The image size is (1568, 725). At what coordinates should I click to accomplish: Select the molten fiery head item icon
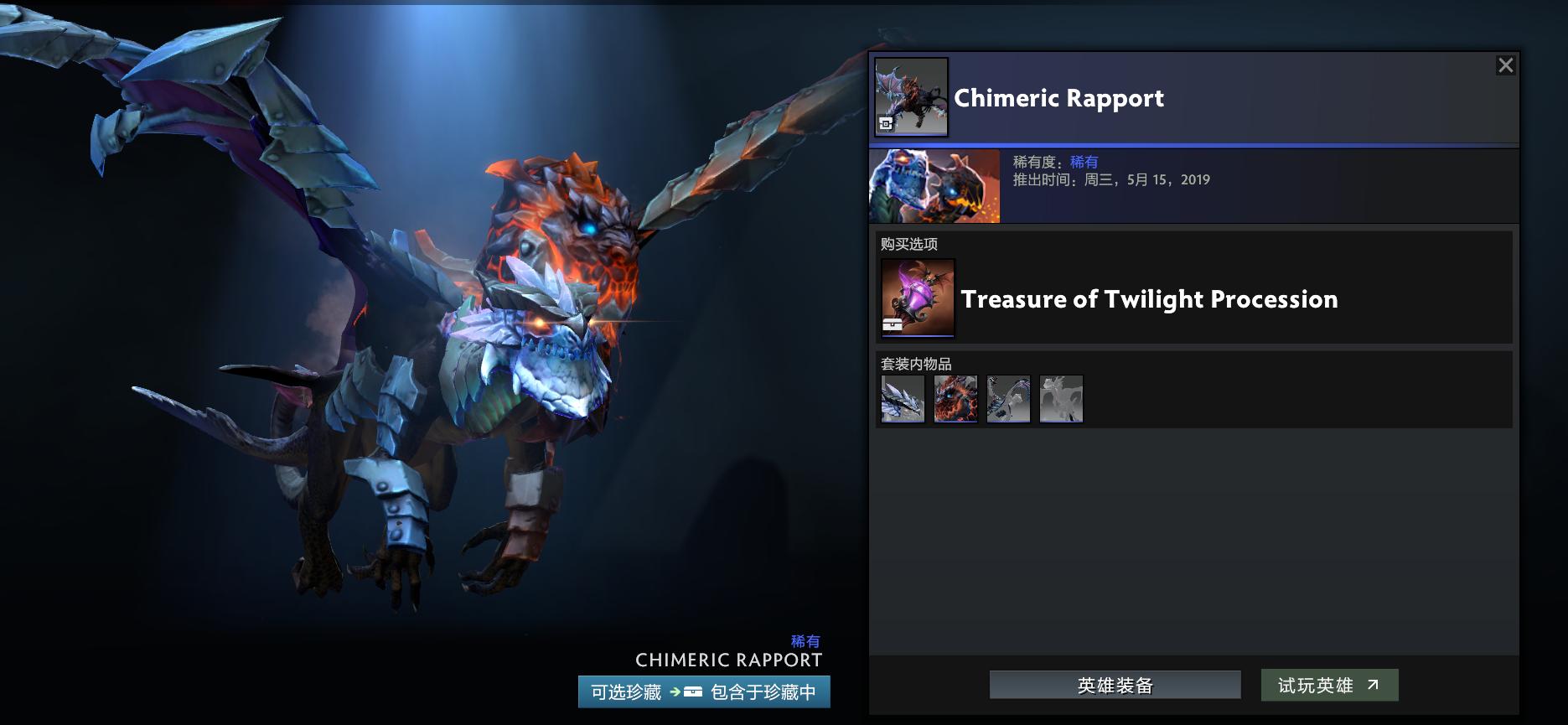[955, 399]
